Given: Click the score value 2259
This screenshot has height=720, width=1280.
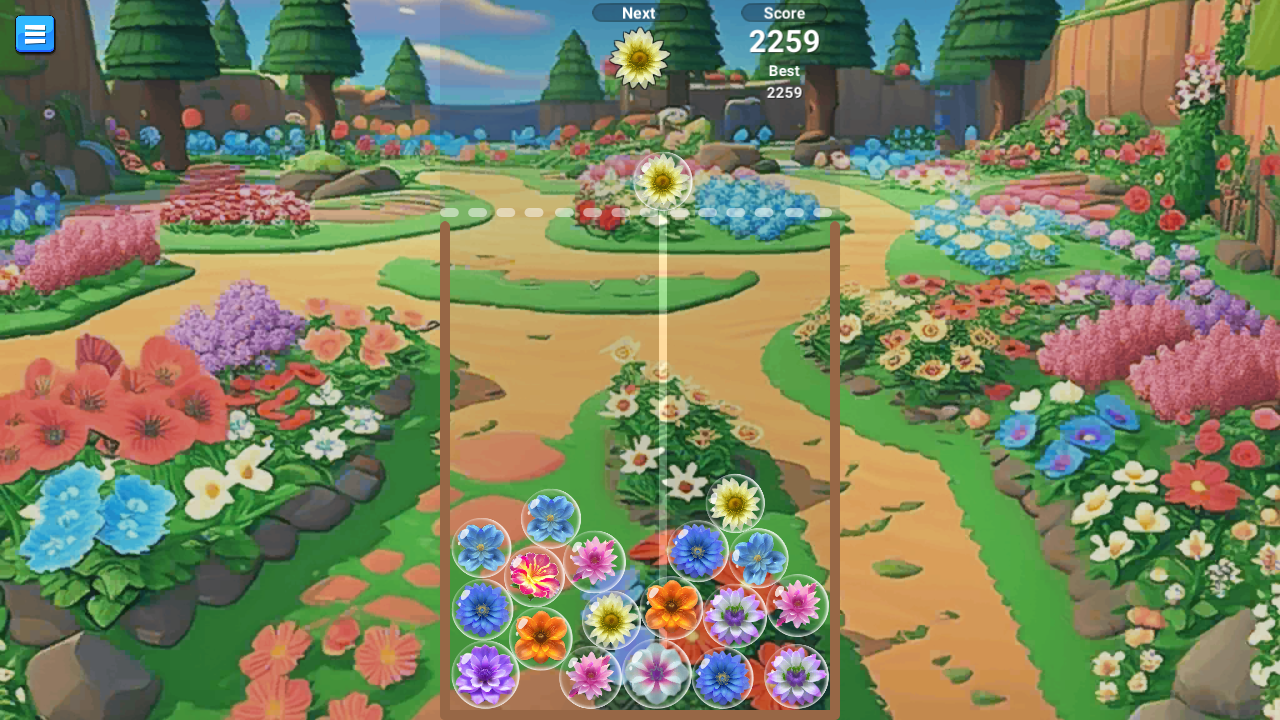Looking at the screenshot, I should pyautogui.click(x=783, y=42).
